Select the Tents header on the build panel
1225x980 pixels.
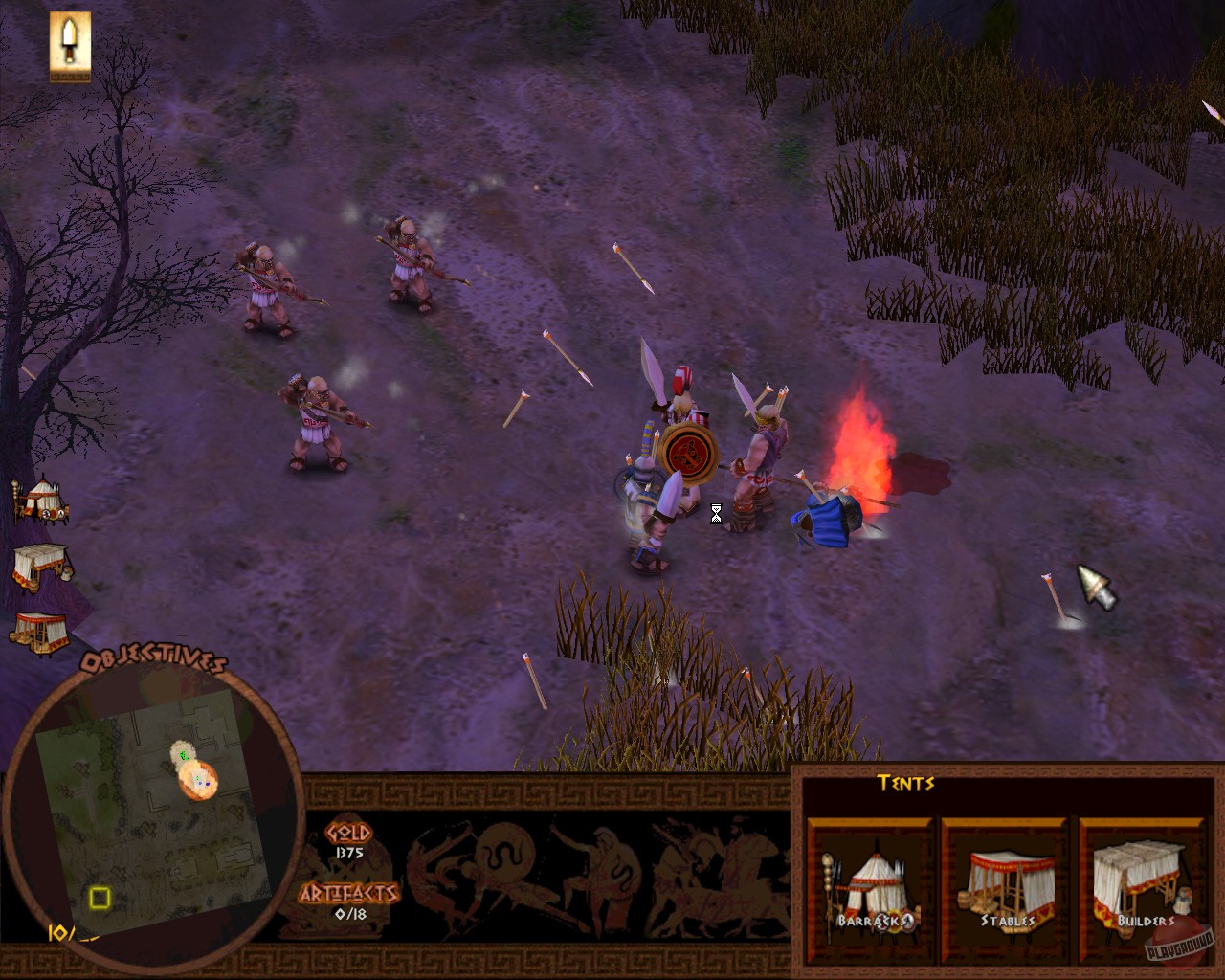click(x=905, y=784)
